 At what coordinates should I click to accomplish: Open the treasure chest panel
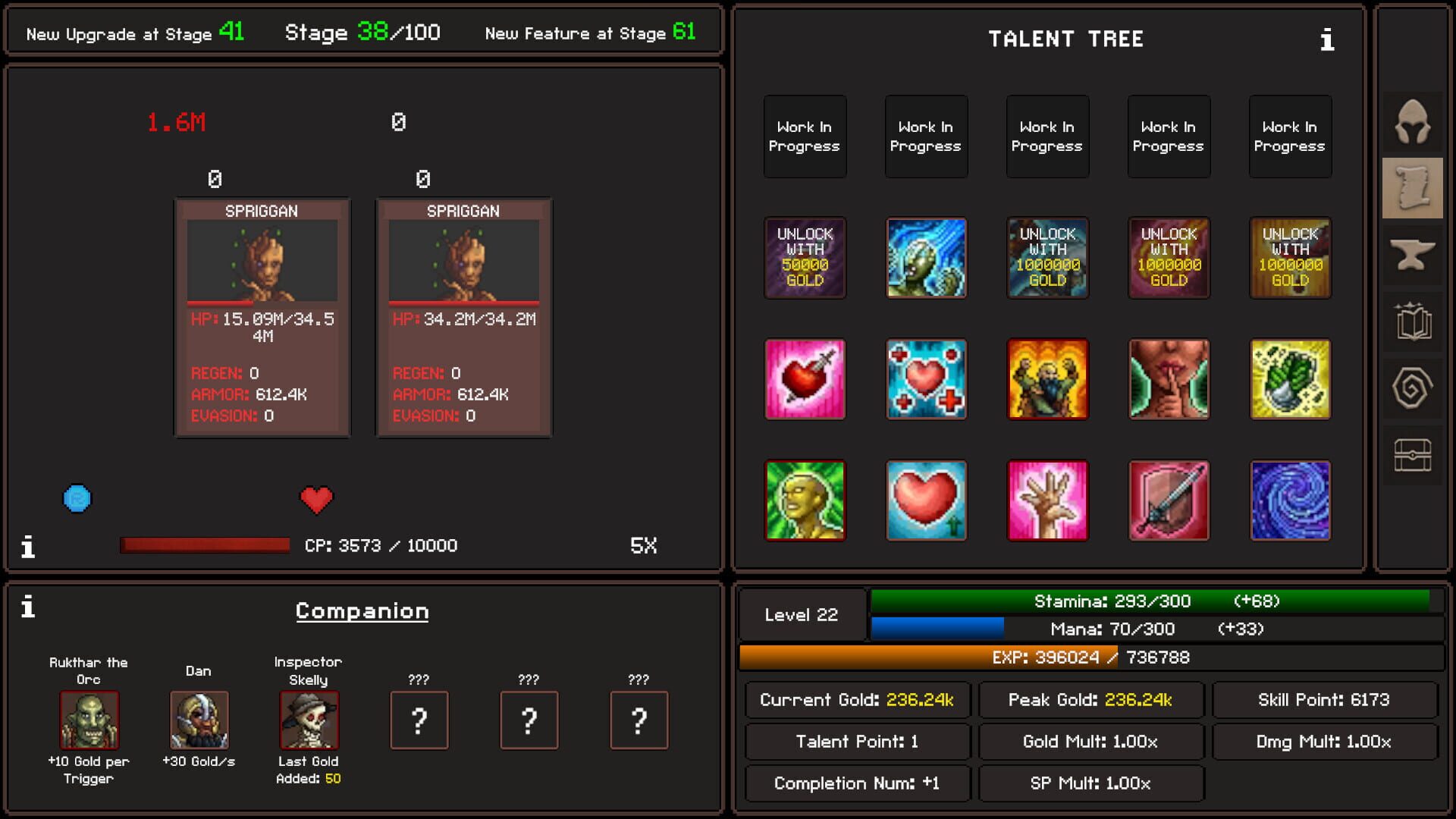tap(1412, 453)
